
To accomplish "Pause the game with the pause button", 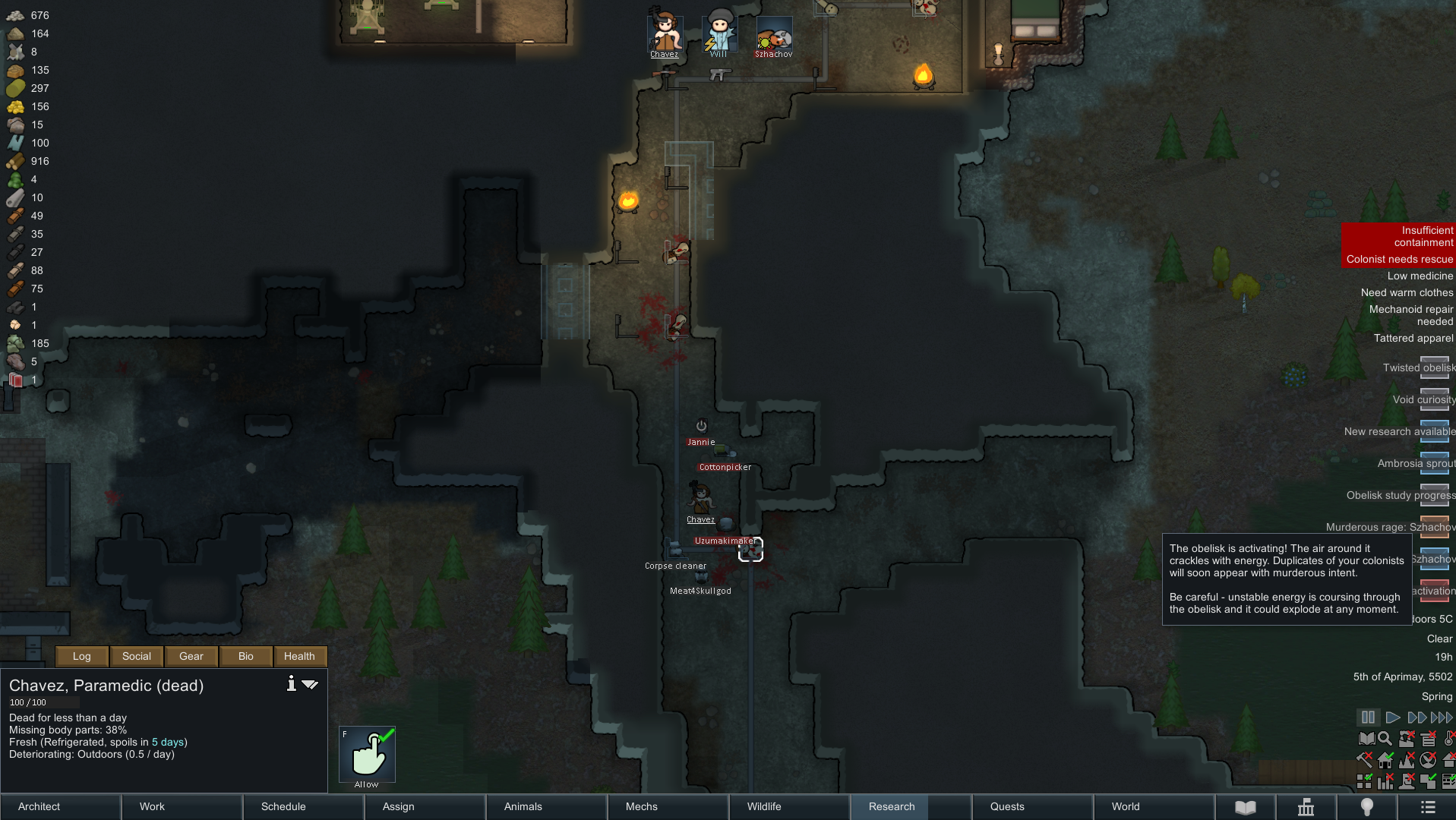I will click(x=1368, y=717).
